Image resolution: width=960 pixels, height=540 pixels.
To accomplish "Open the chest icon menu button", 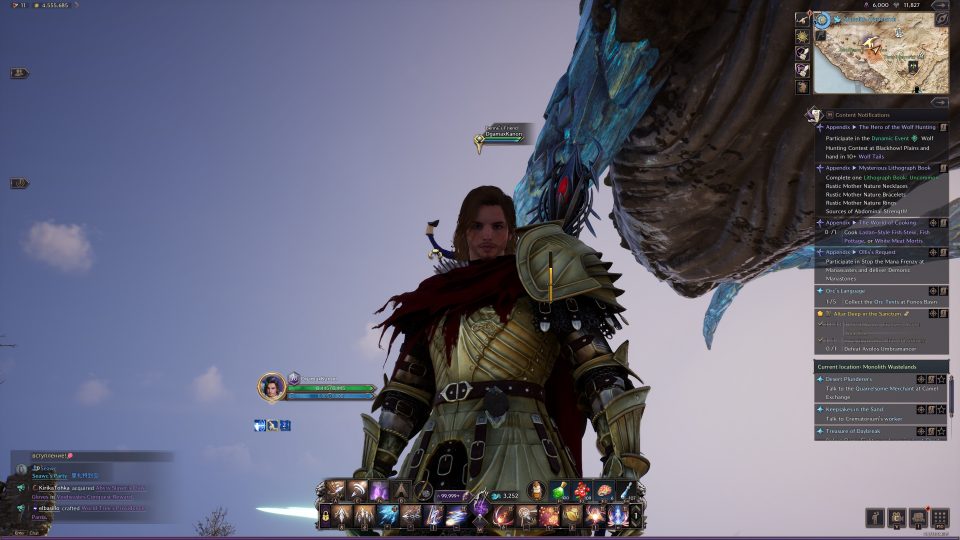I will (918, 518).
